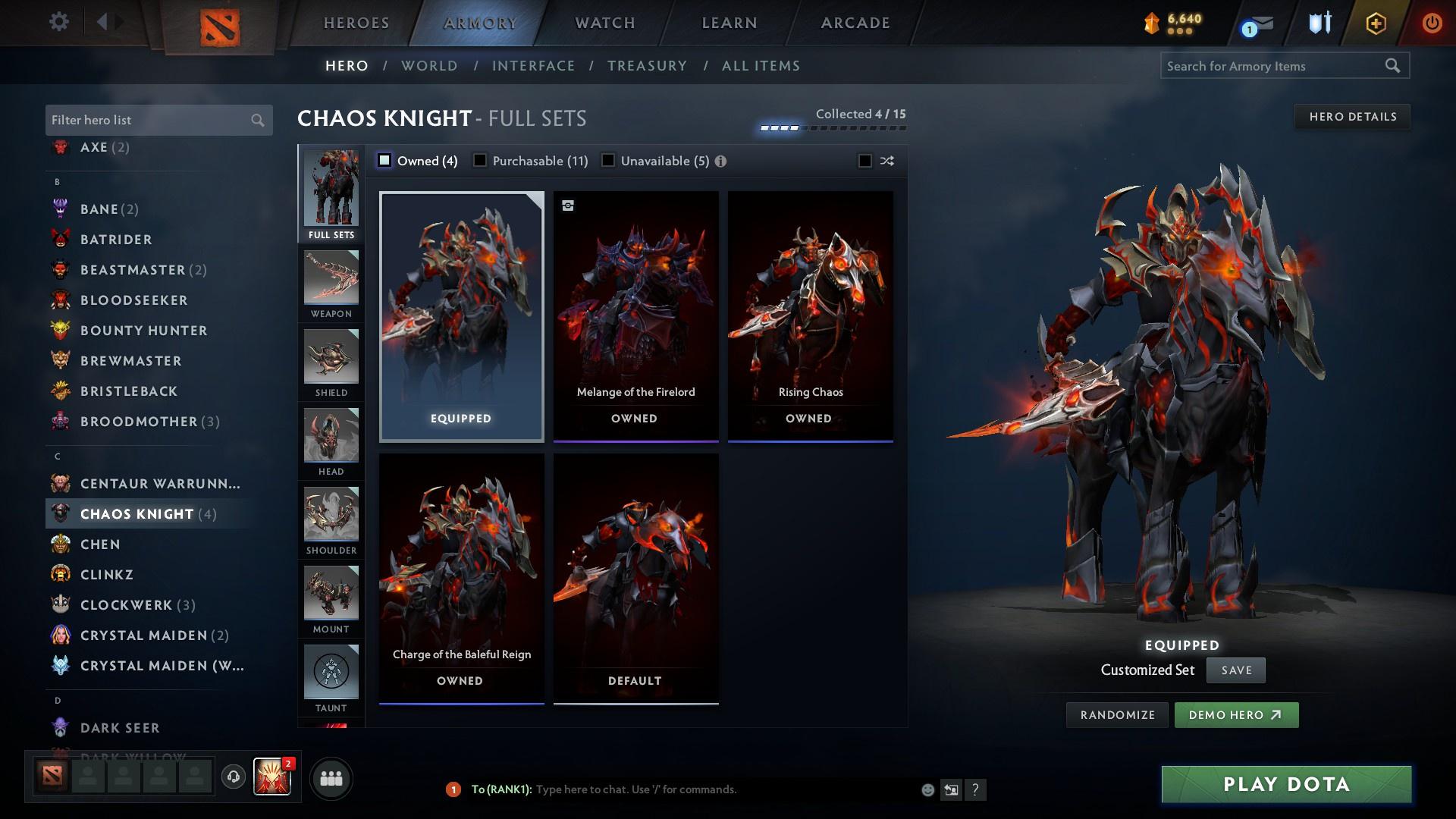
Task: Enable the Purchasable items filter
Action: pos(479,161)
